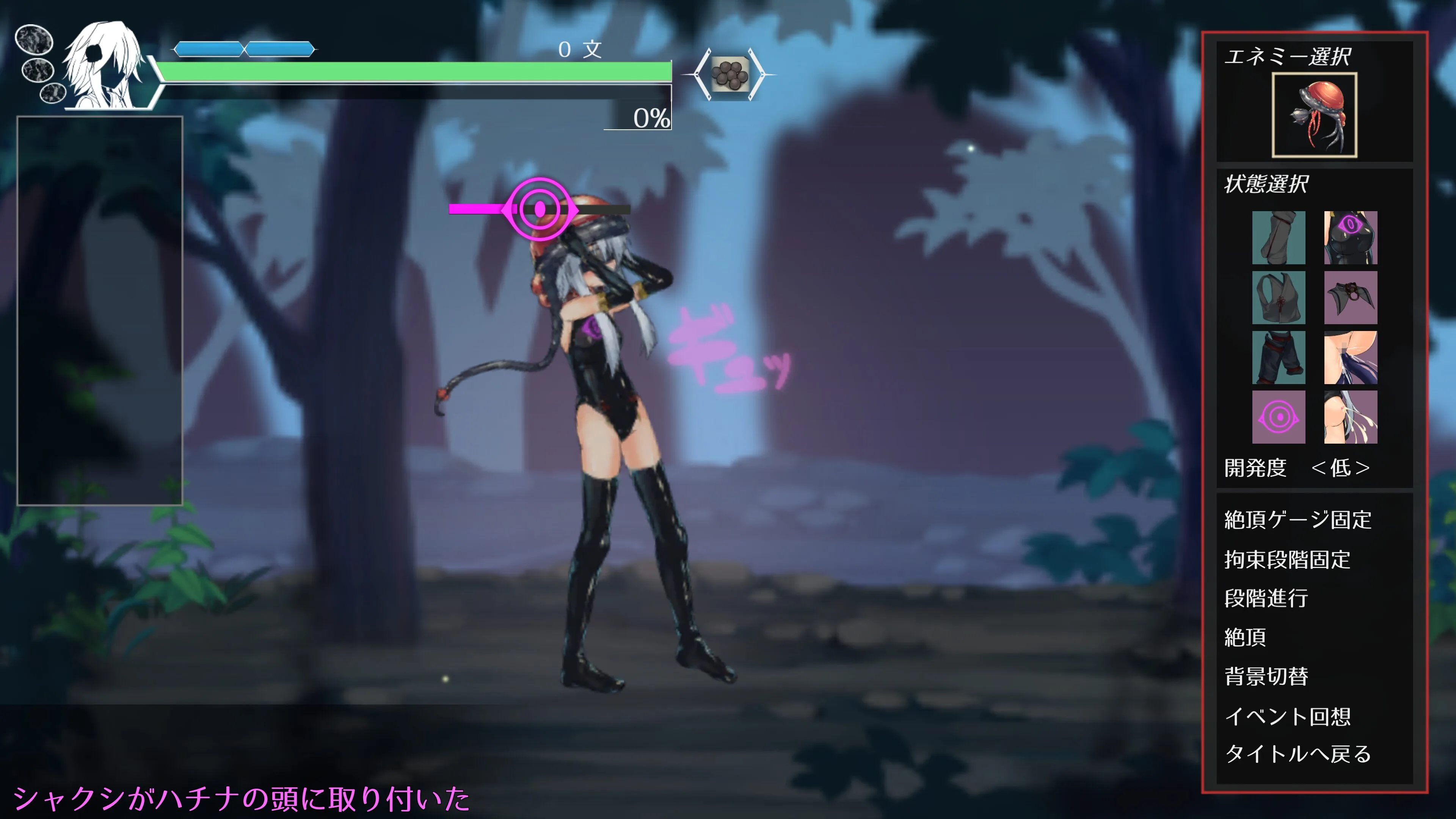
Task: Click the stone pellets item icon
Action: click(729, 74)
